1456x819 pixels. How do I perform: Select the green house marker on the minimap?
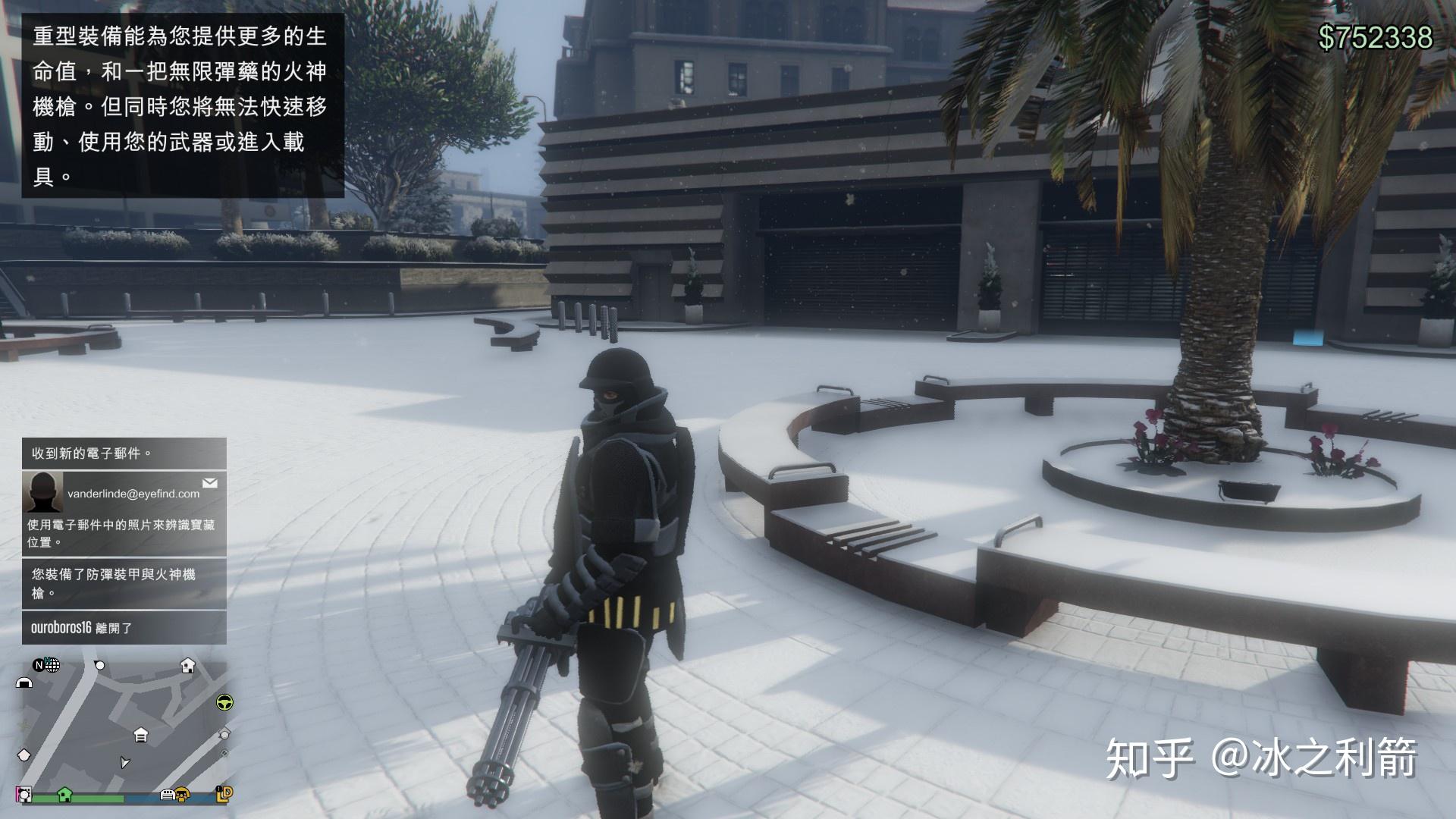click(64, 794)
